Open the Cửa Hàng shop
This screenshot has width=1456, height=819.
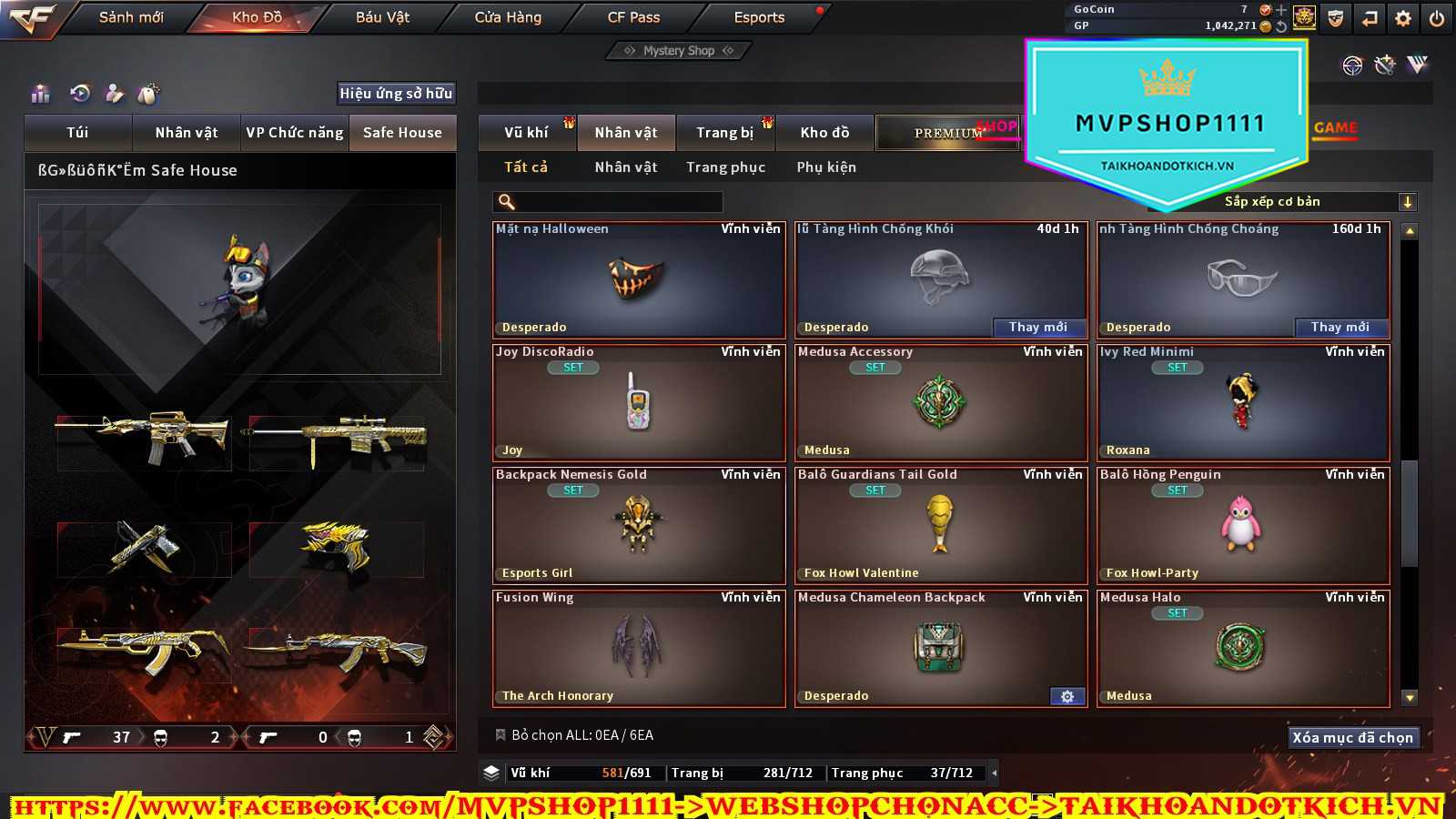tap(508, 17)
